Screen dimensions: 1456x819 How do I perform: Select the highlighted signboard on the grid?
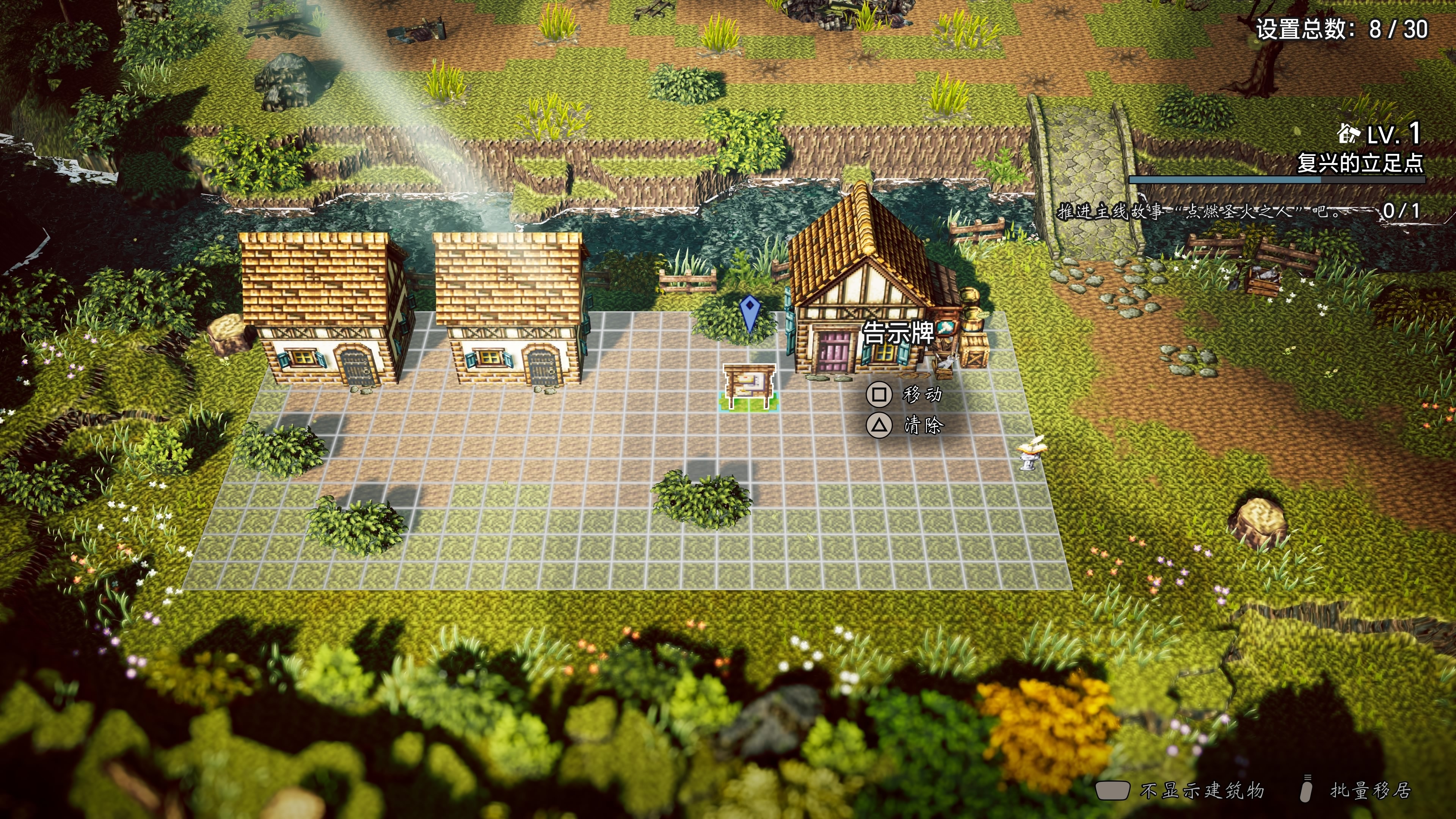coord(750,387)
